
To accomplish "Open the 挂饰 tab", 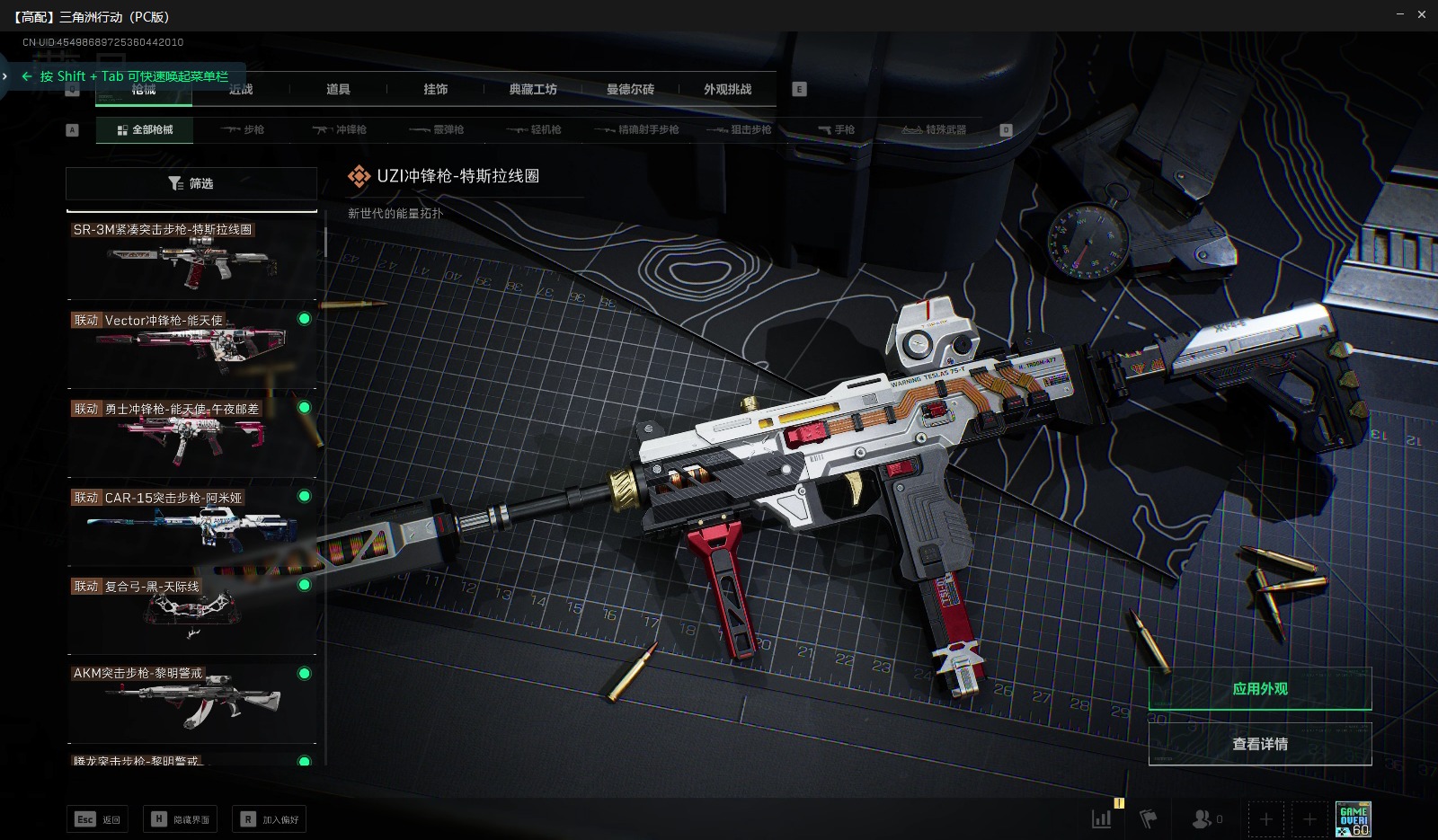I will [436, 89].
